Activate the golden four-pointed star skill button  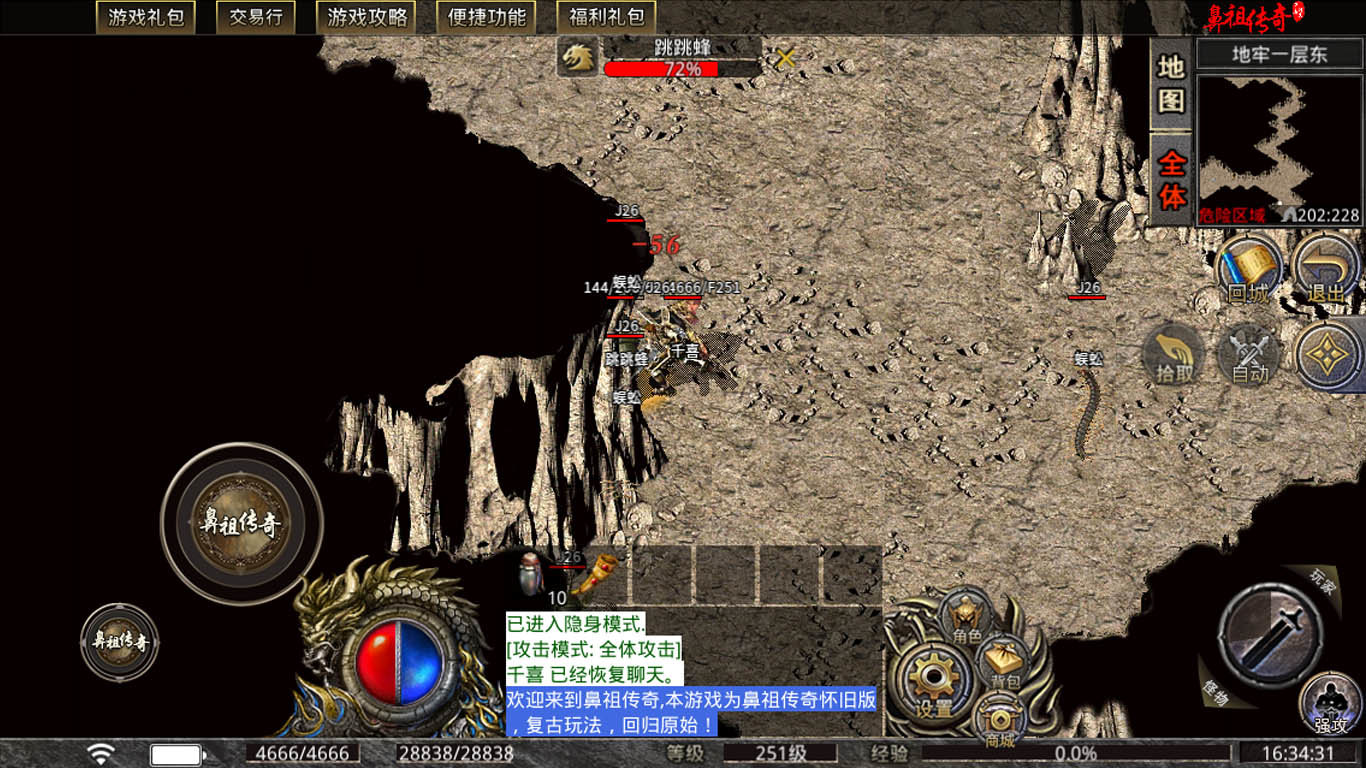(x=1330, y=355)
